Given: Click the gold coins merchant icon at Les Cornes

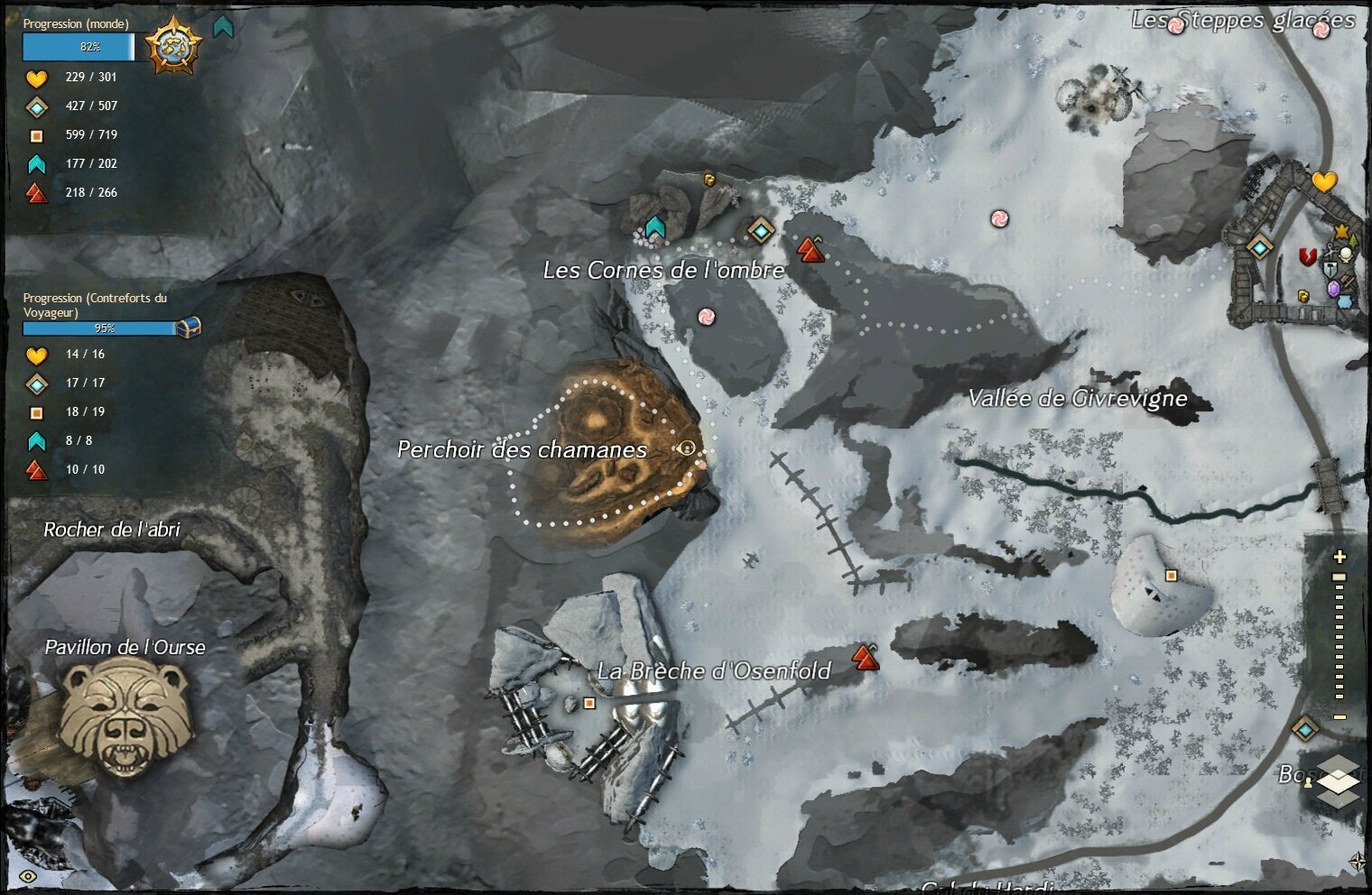Looking at the screenshot, I should point(709,180).
